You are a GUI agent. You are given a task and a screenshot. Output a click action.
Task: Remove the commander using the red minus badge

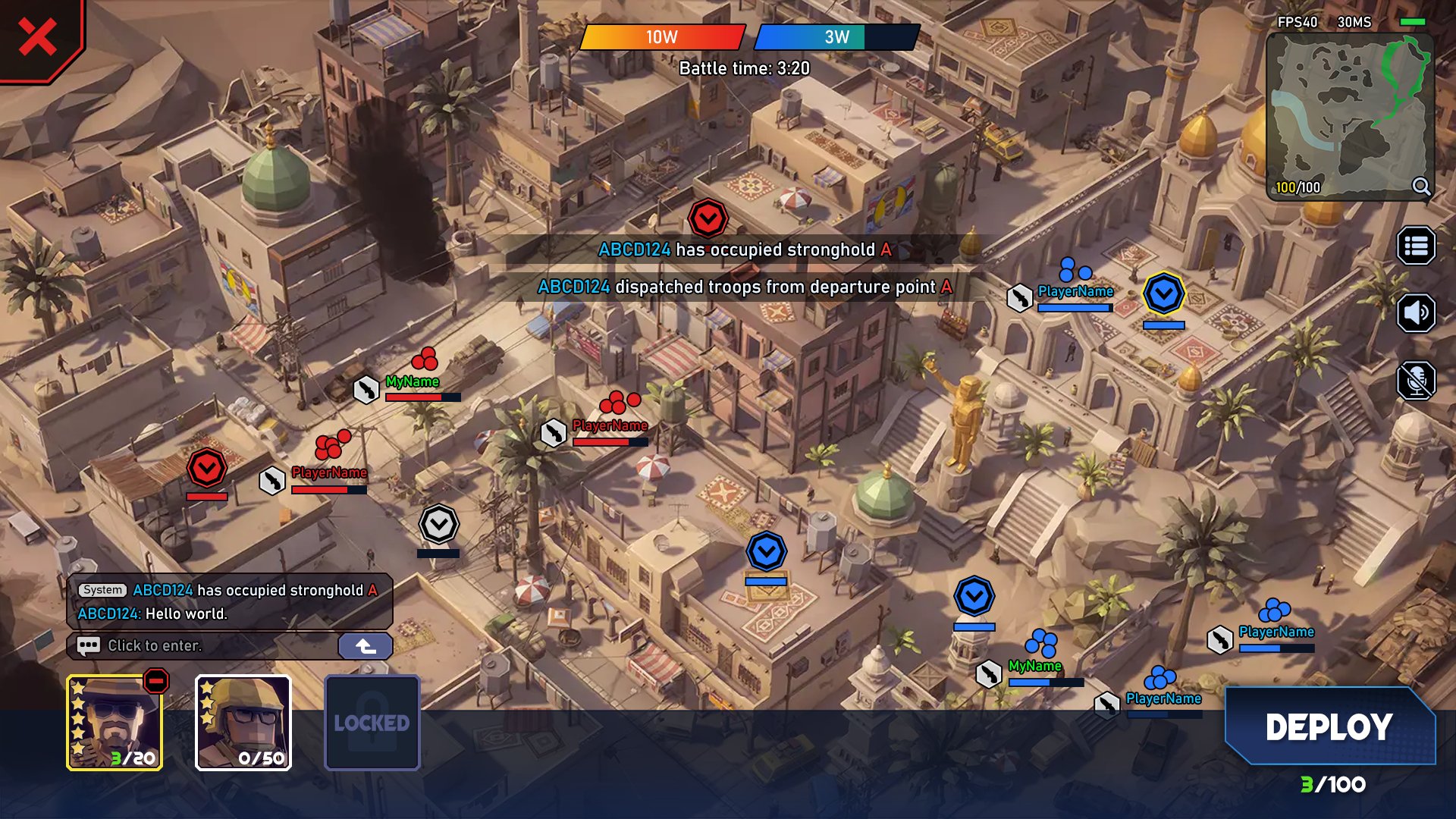(x=156, y=681)
